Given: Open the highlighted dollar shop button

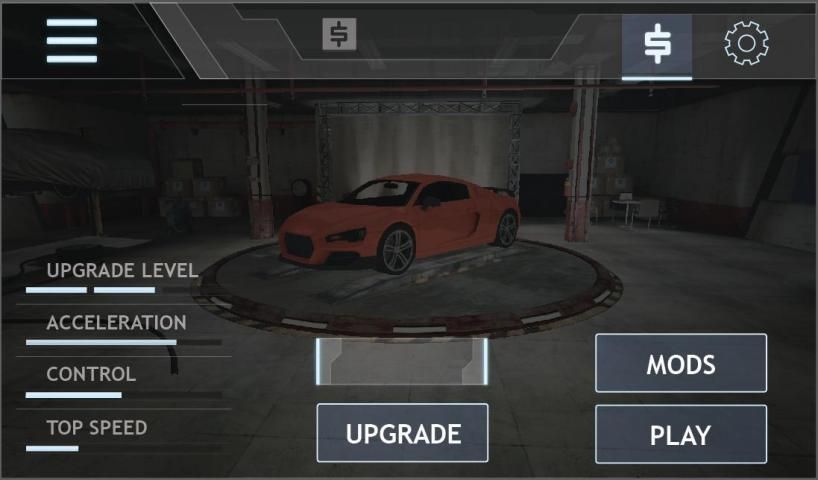Looking at the screenshot, I should (x=656, y=44).
